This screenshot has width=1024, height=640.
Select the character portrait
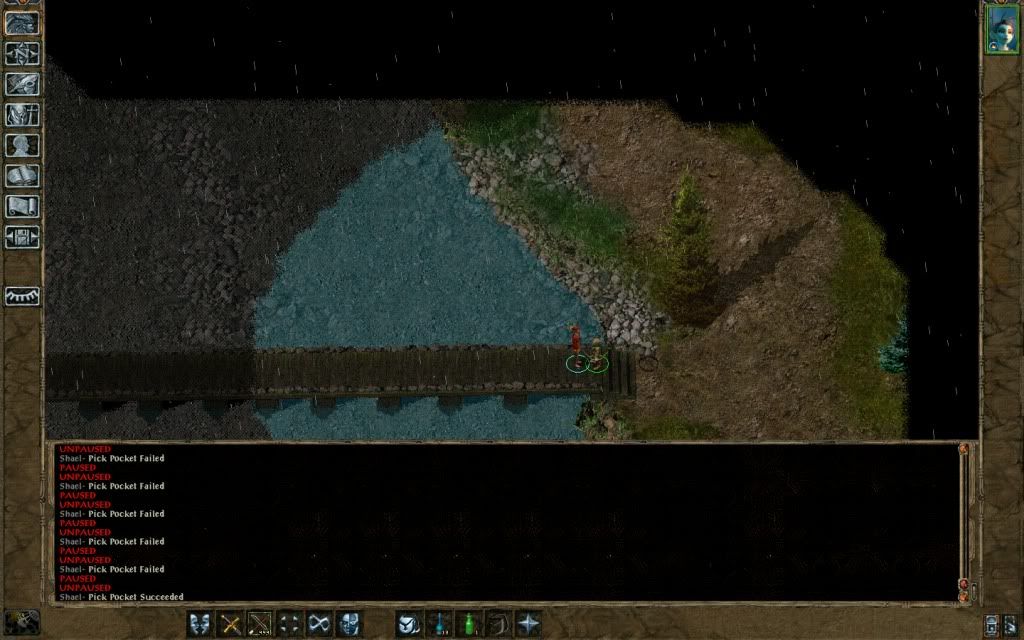(1000, 27)
